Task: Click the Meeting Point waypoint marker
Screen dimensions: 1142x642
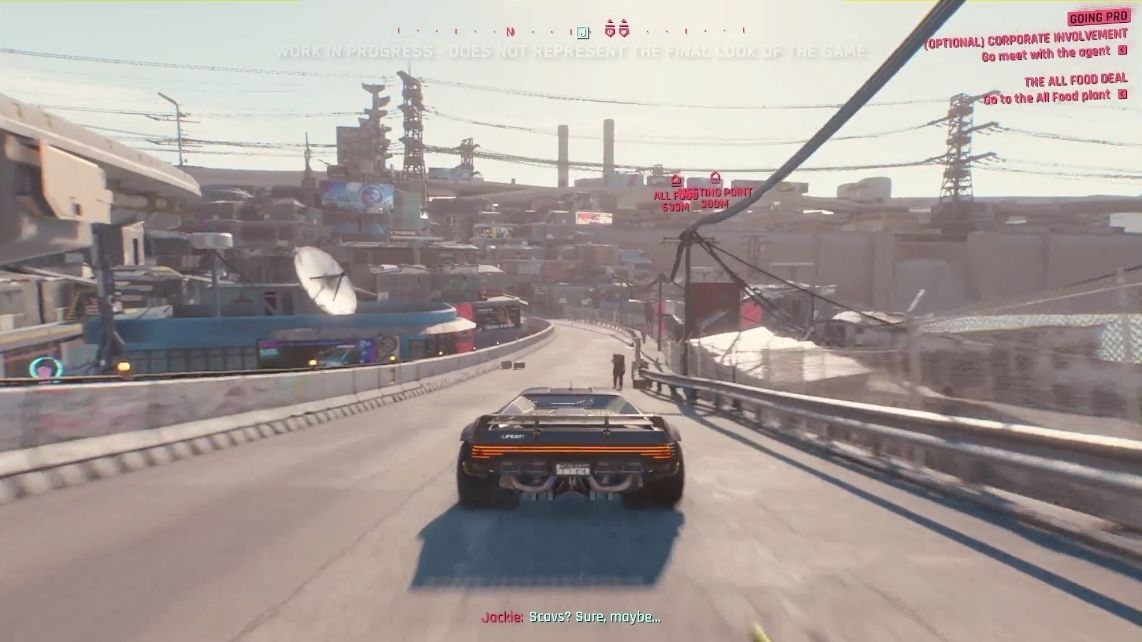Action: 716,179
